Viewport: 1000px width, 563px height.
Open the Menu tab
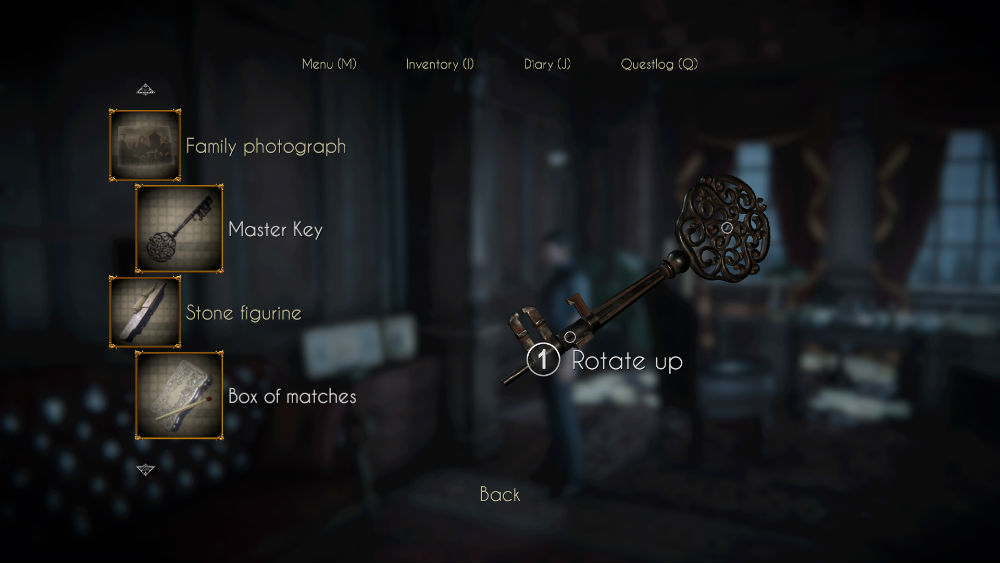coord(329,64)
